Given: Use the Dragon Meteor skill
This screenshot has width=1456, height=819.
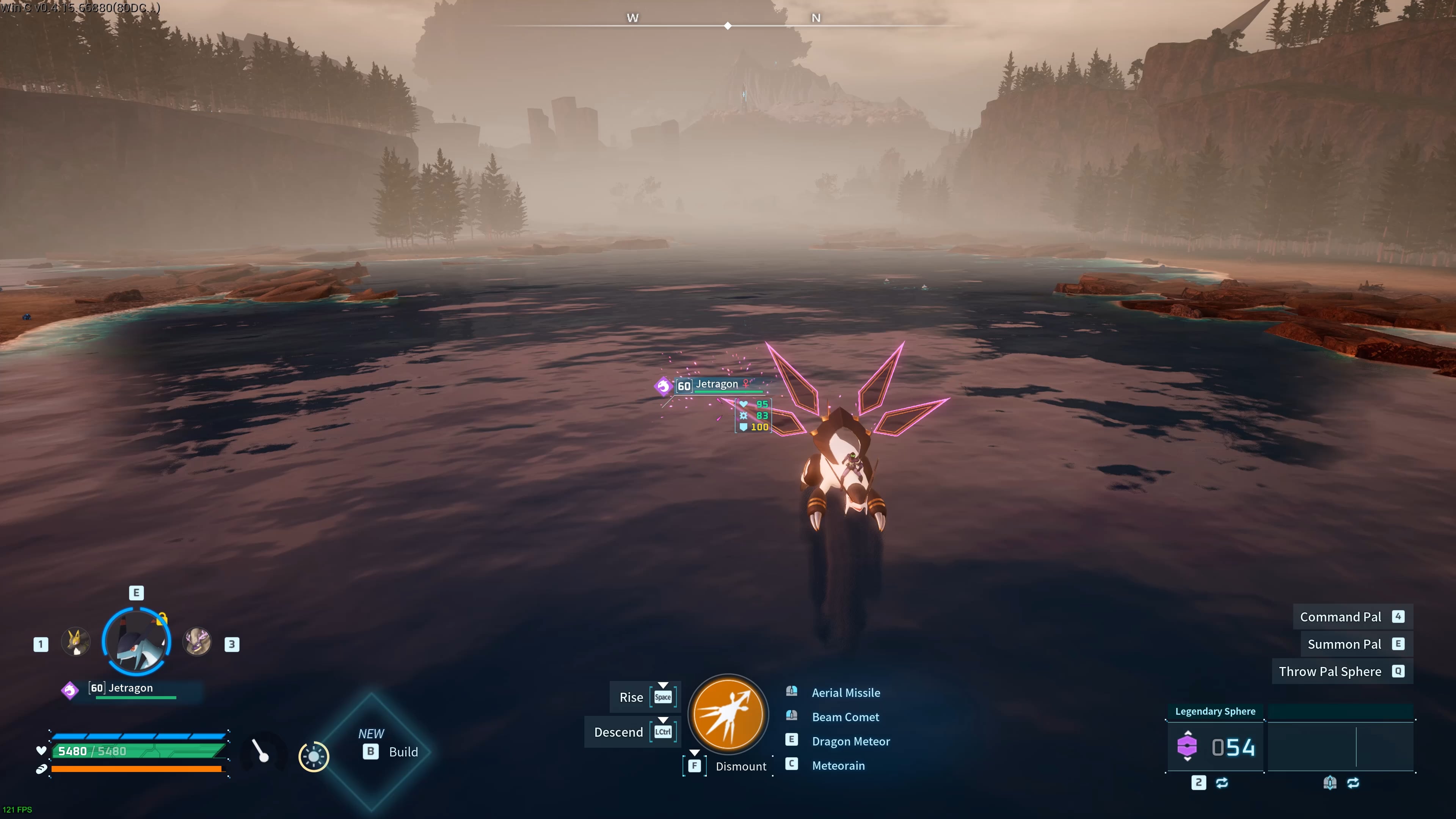Looking at the screenshot, I should point(850,742).
